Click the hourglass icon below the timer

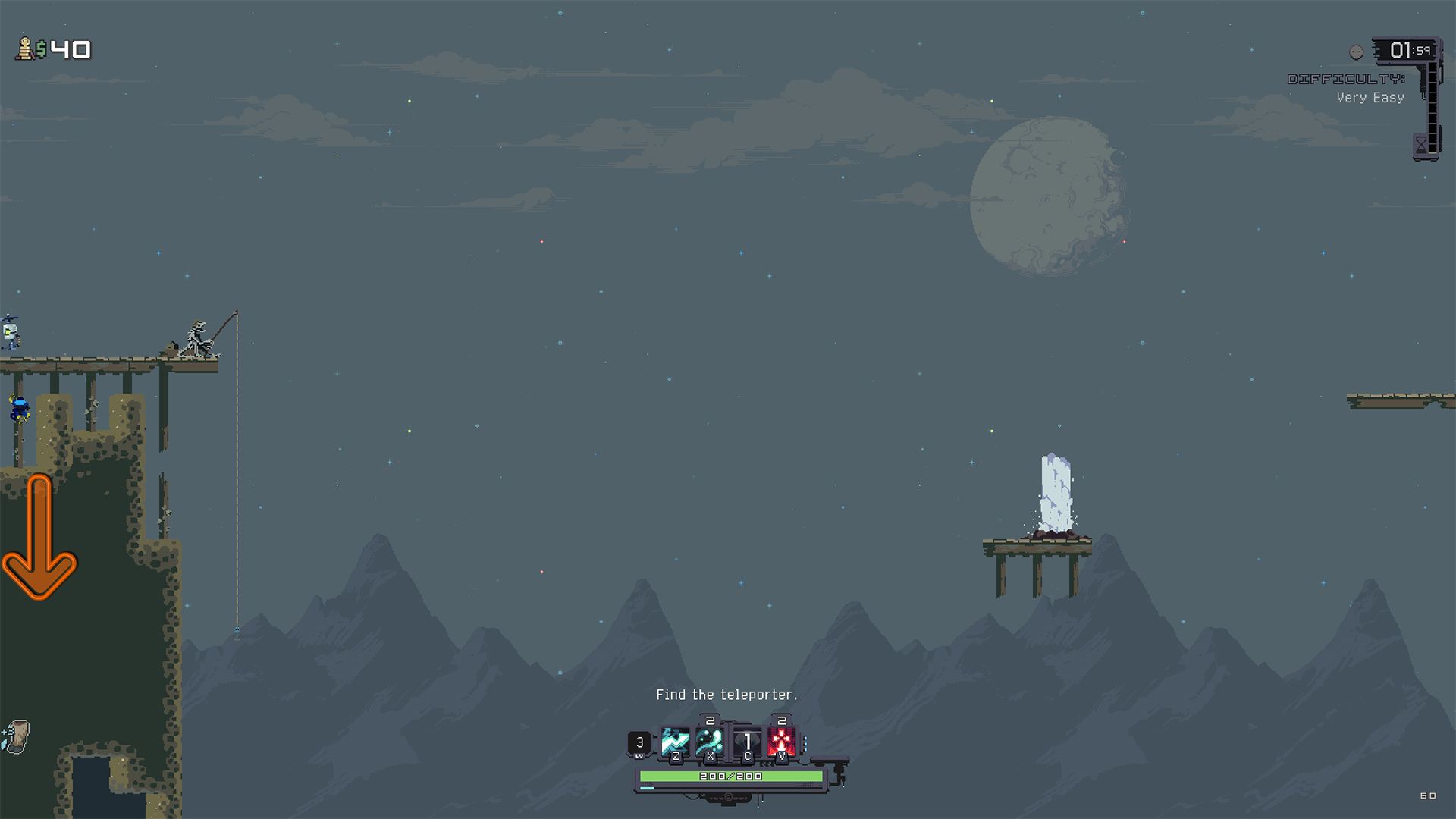1420,144
